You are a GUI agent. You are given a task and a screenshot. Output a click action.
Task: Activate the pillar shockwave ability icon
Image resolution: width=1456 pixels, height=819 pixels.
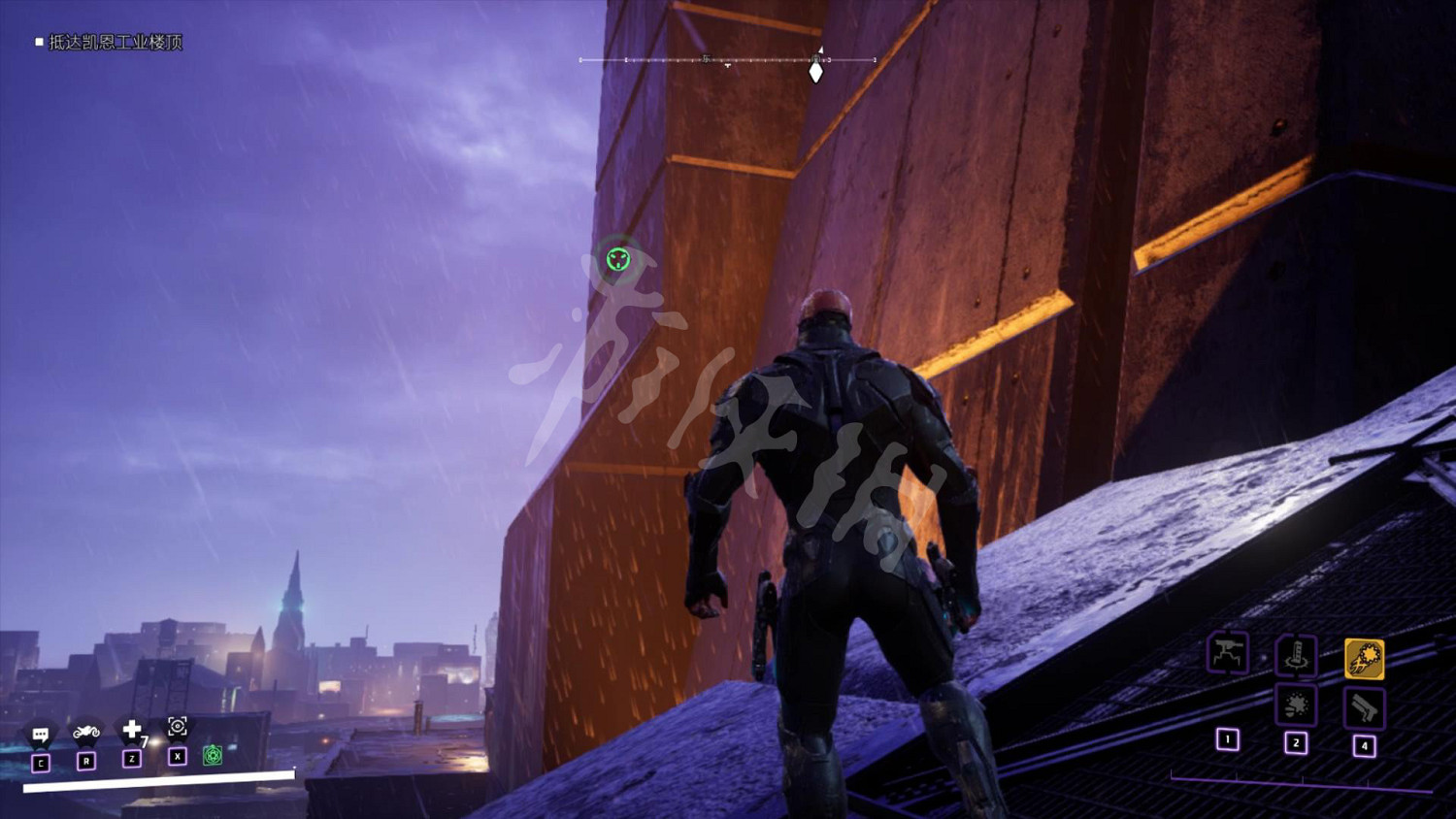click(x=1296, y=656)
